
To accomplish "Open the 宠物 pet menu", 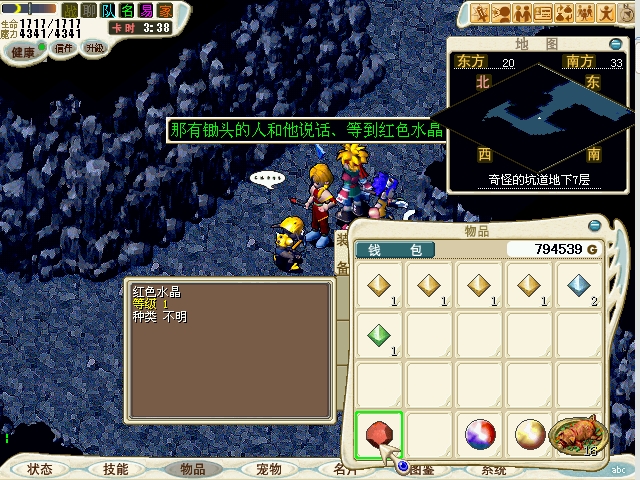I will pyautogui.click(x=268, y=468).
